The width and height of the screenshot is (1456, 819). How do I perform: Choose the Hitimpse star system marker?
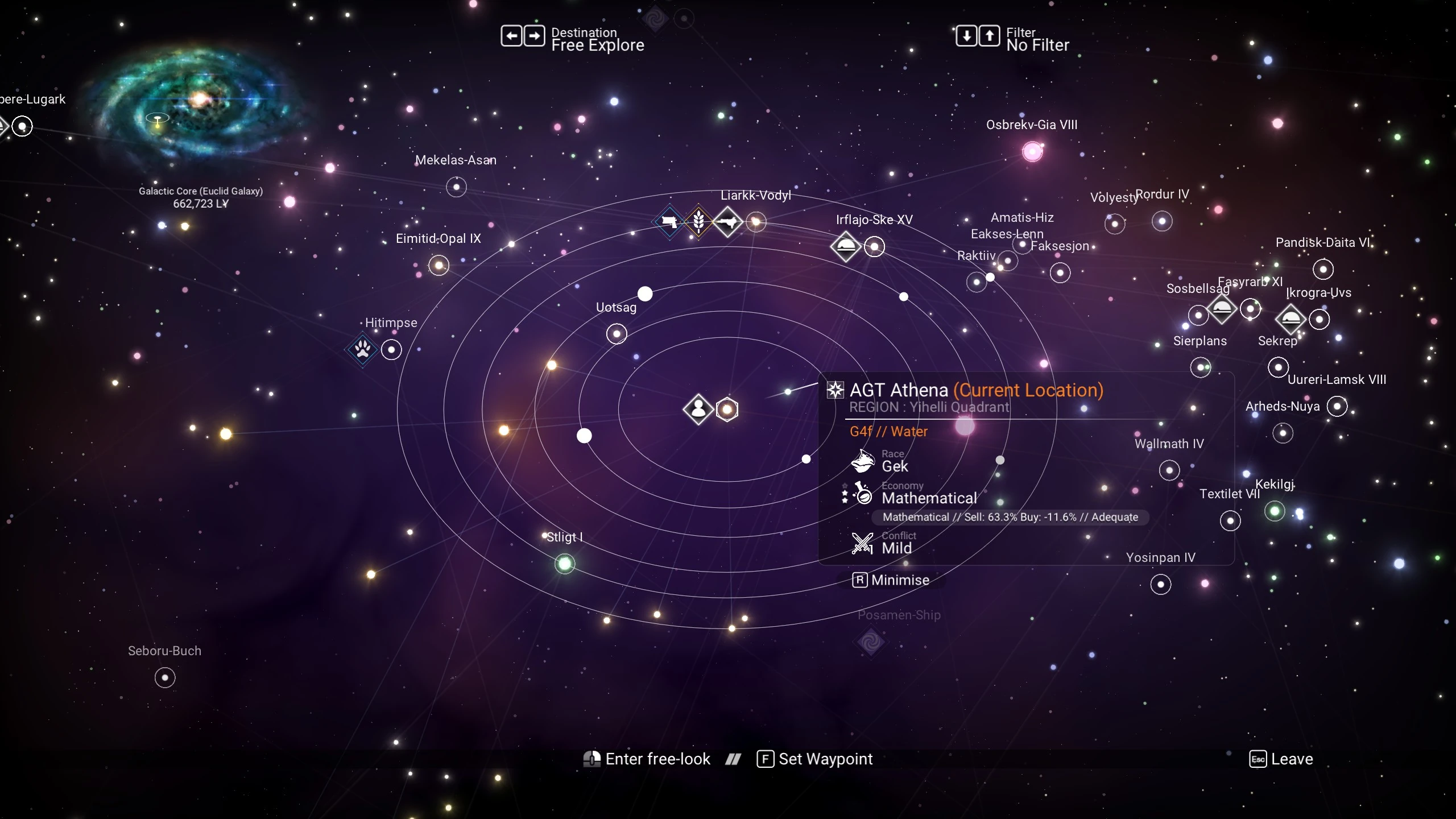[391, 349]
